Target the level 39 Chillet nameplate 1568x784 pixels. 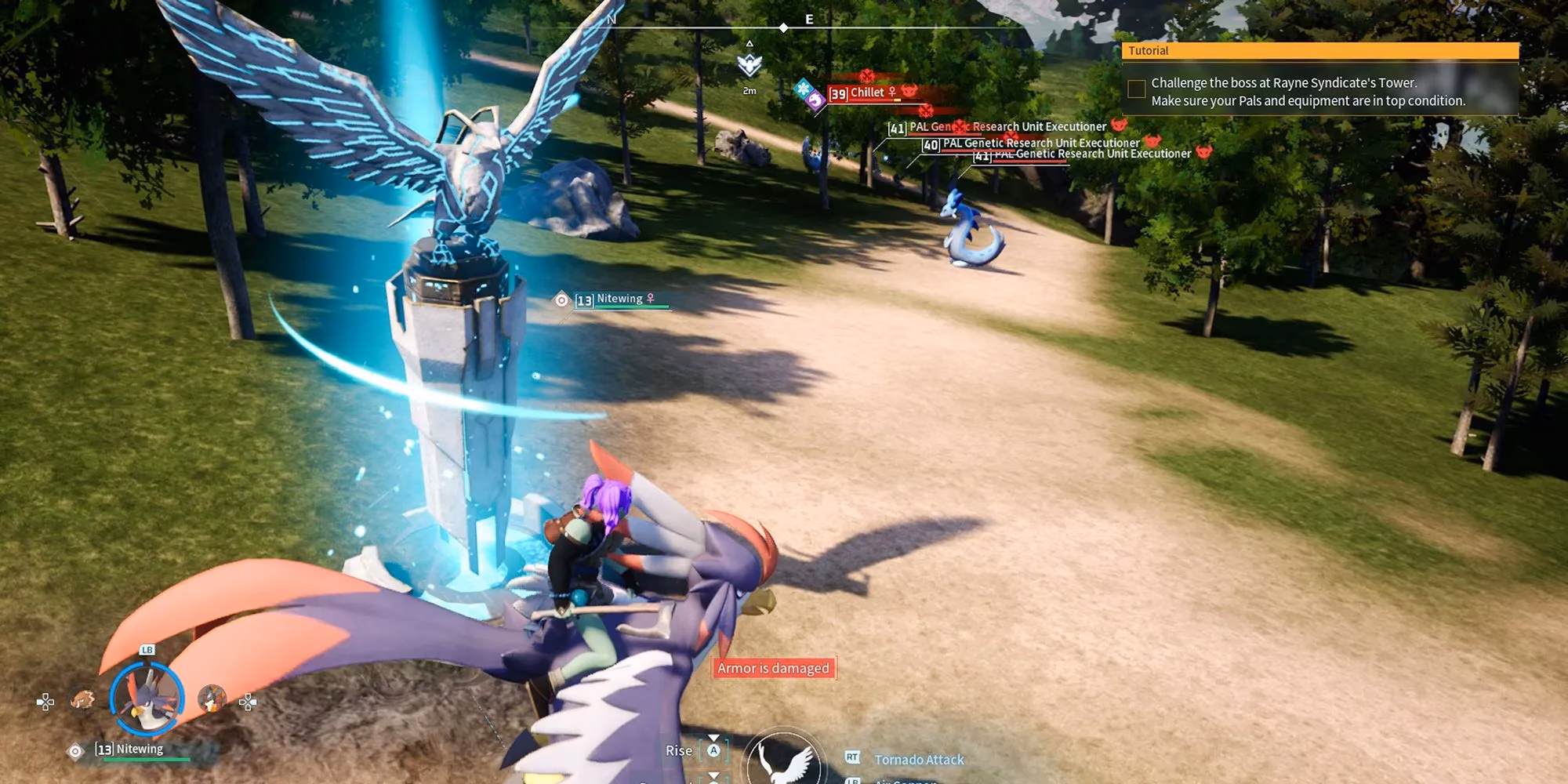866,93
